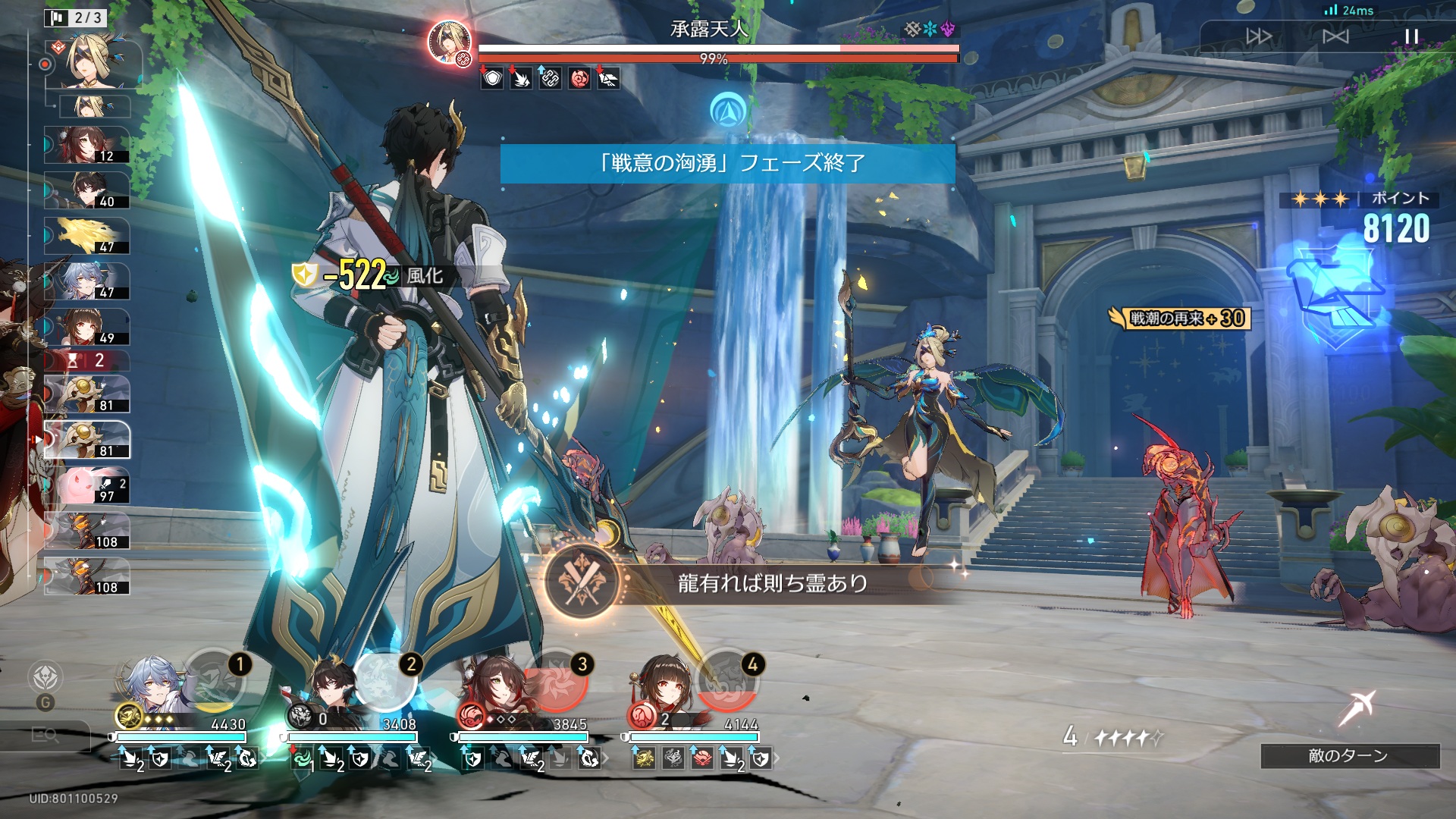
Task: Select the pink creature turn-order entry at 97
Action: pos(86,485)
